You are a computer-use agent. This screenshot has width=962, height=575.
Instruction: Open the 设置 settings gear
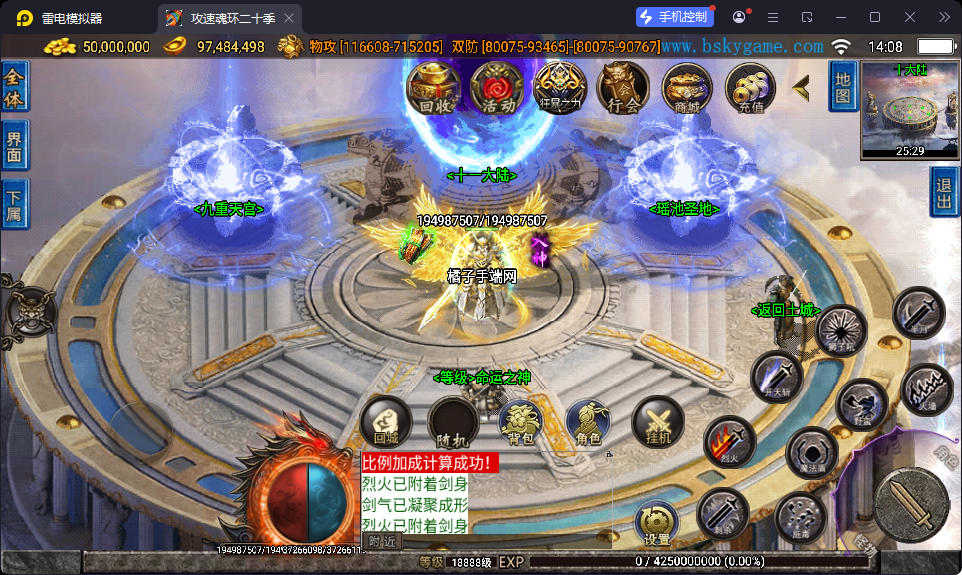656,523
